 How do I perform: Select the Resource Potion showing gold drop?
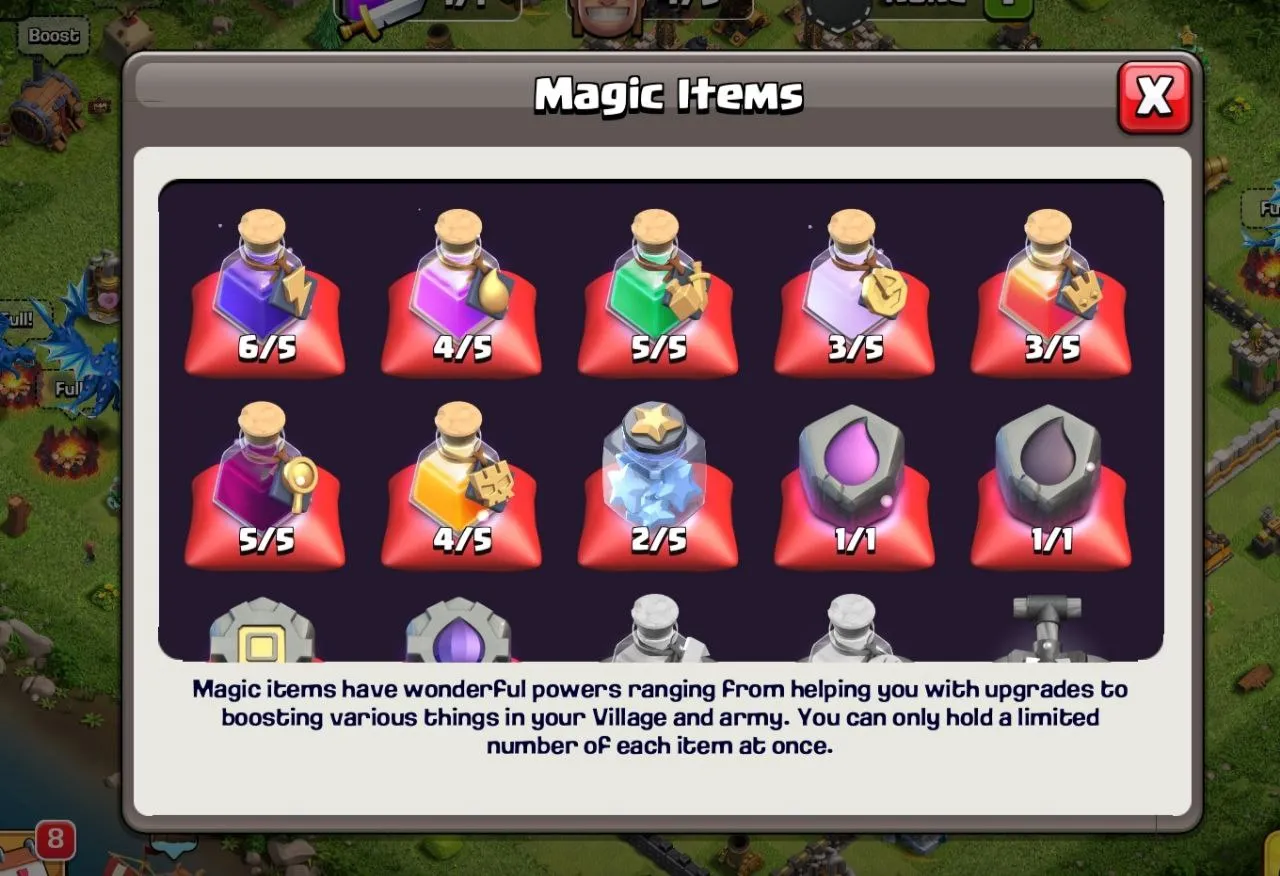pos(461,290)
